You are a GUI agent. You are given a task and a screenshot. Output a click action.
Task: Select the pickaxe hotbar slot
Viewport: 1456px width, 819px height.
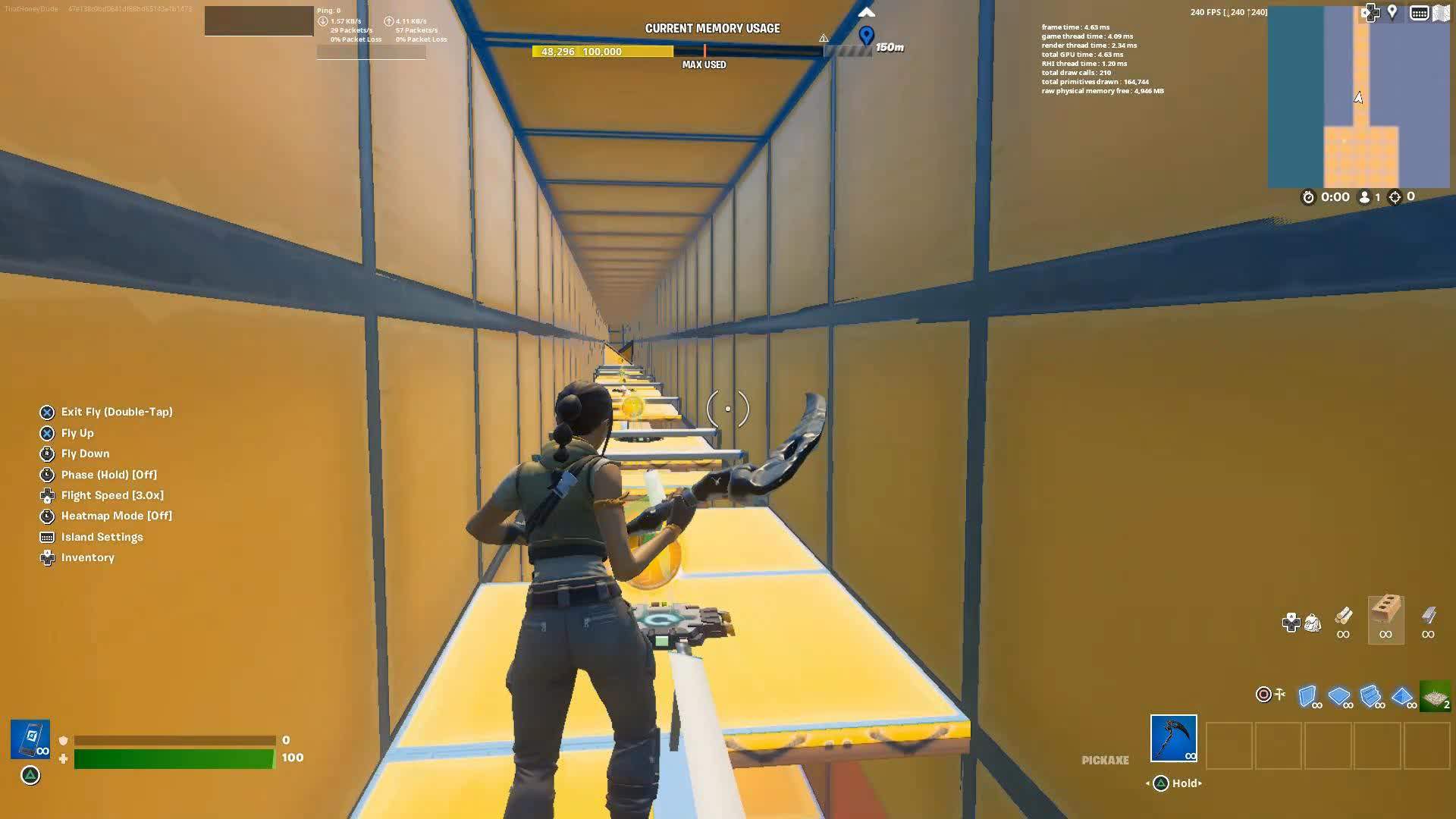[x=1173, y=738]
